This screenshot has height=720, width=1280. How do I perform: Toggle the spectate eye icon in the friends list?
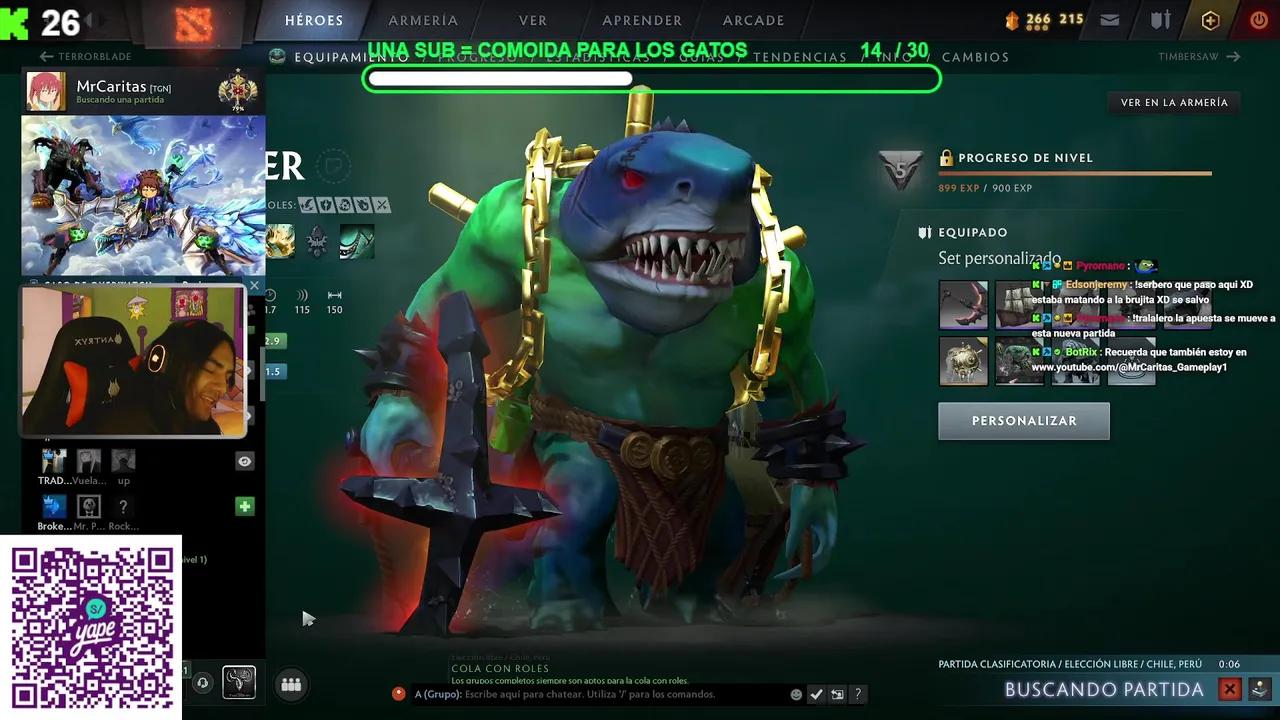coord(243,461)
